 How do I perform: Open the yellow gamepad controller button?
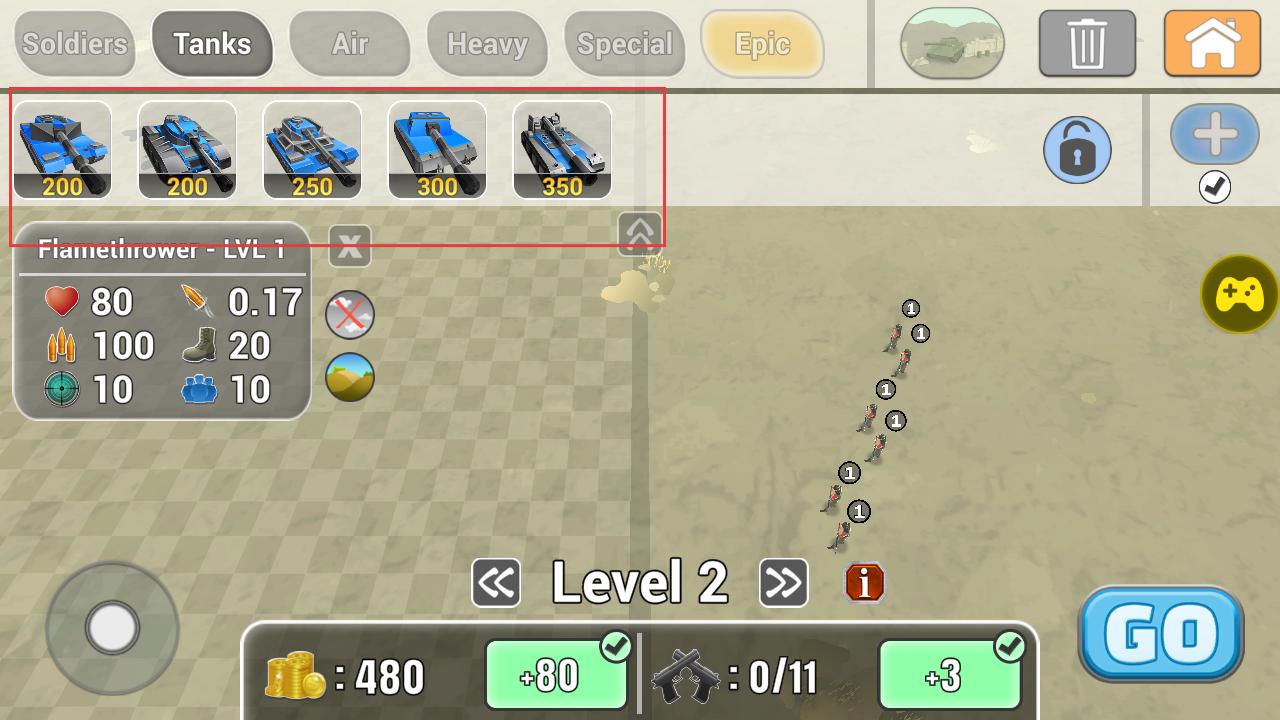coord(1240,294)
